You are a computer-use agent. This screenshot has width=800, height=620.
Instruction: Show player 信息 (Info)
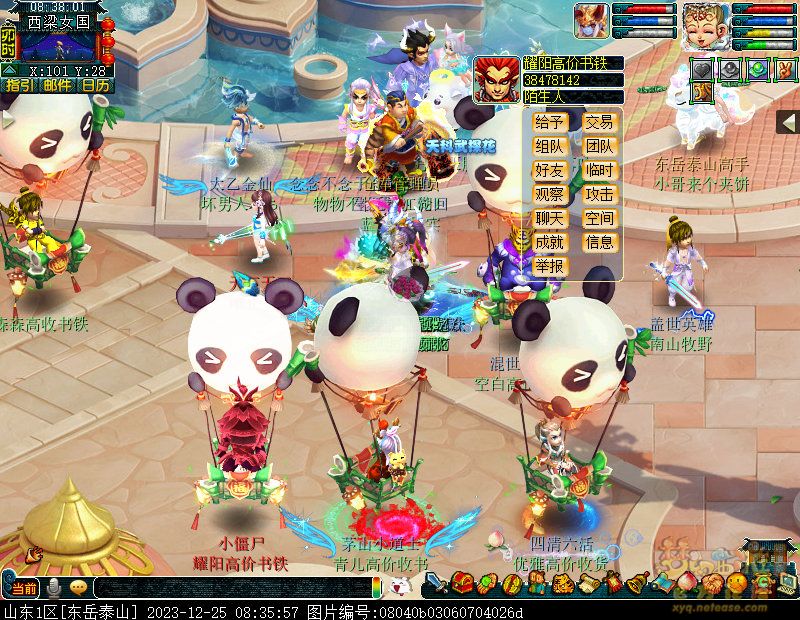[x=599, y=242]
